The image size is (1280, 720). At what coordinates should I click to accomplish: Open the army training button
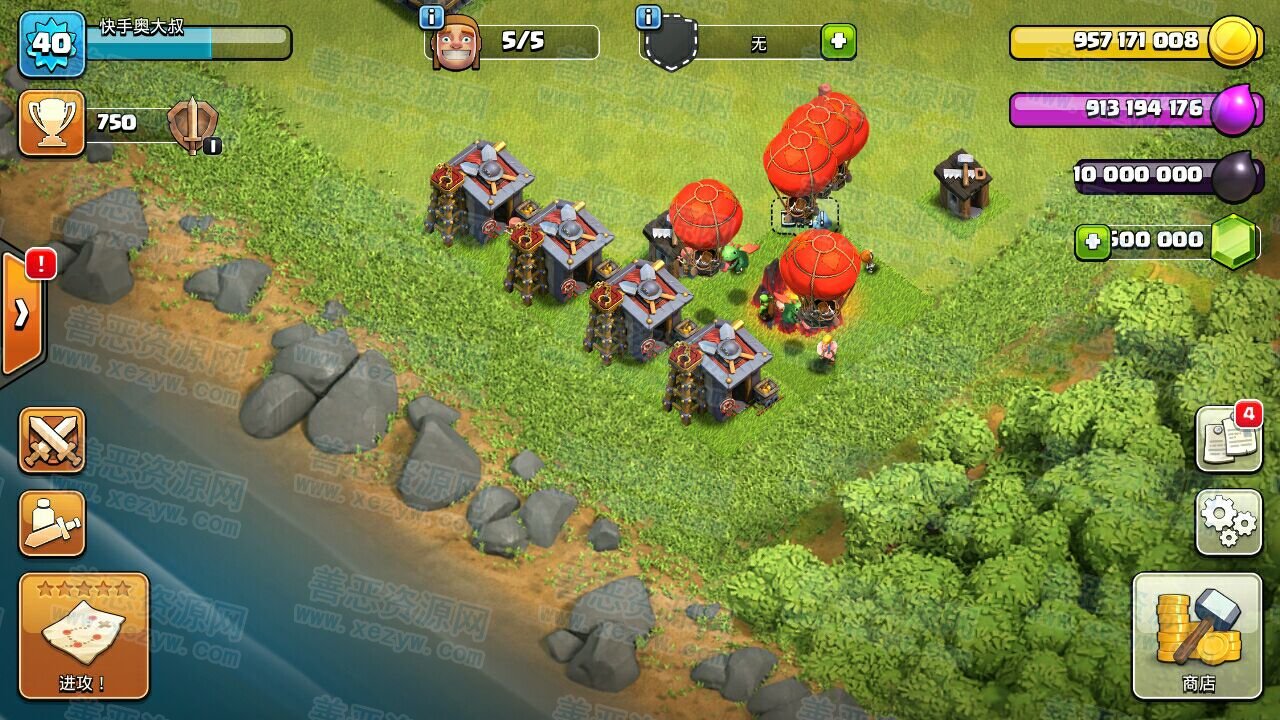pyautogui.click(x=52, y=523)
